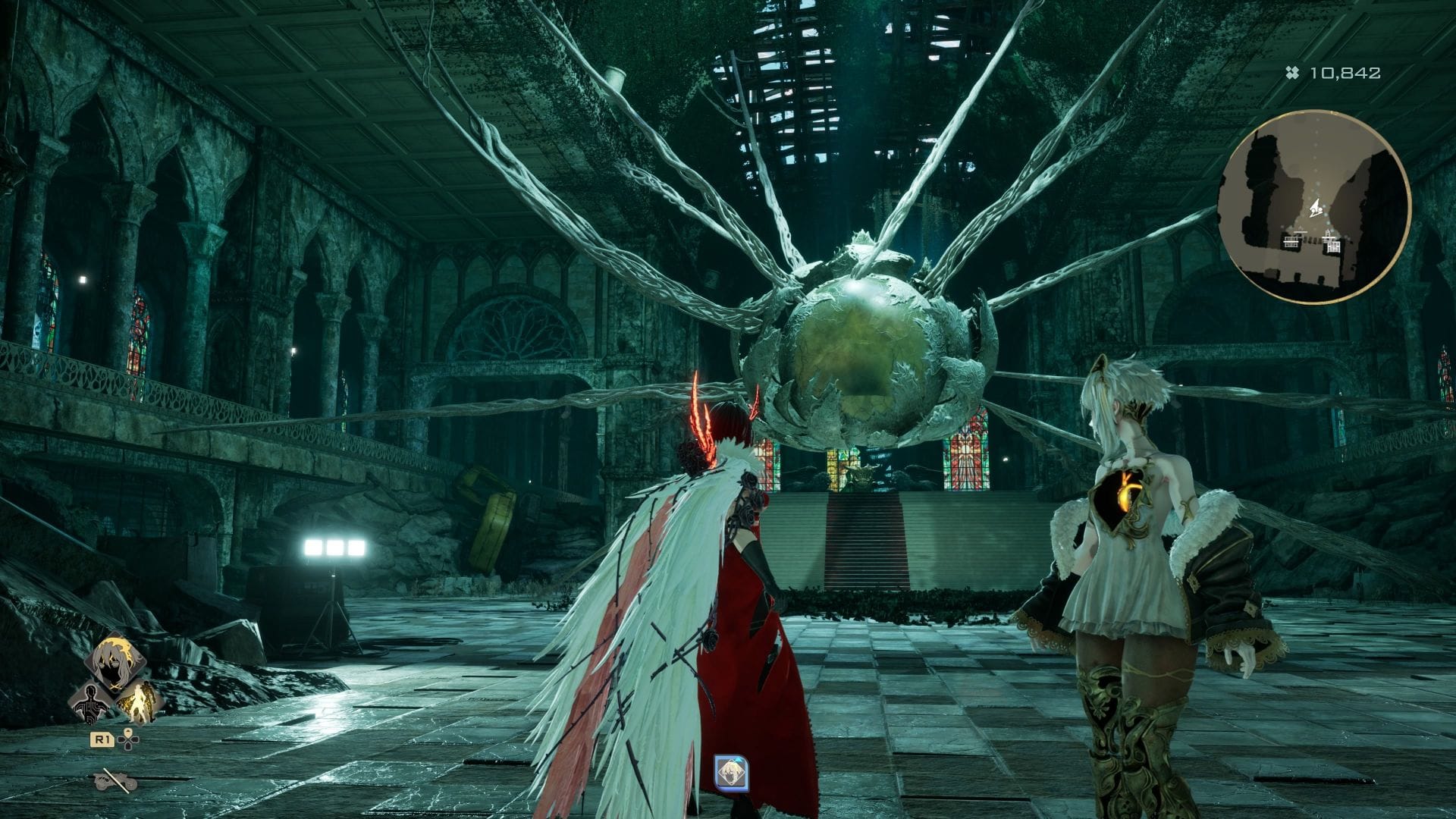Screen dimensions: 1456x819
Task: Click the player arrow marker on minimap
Action: tap(1317, 205)
